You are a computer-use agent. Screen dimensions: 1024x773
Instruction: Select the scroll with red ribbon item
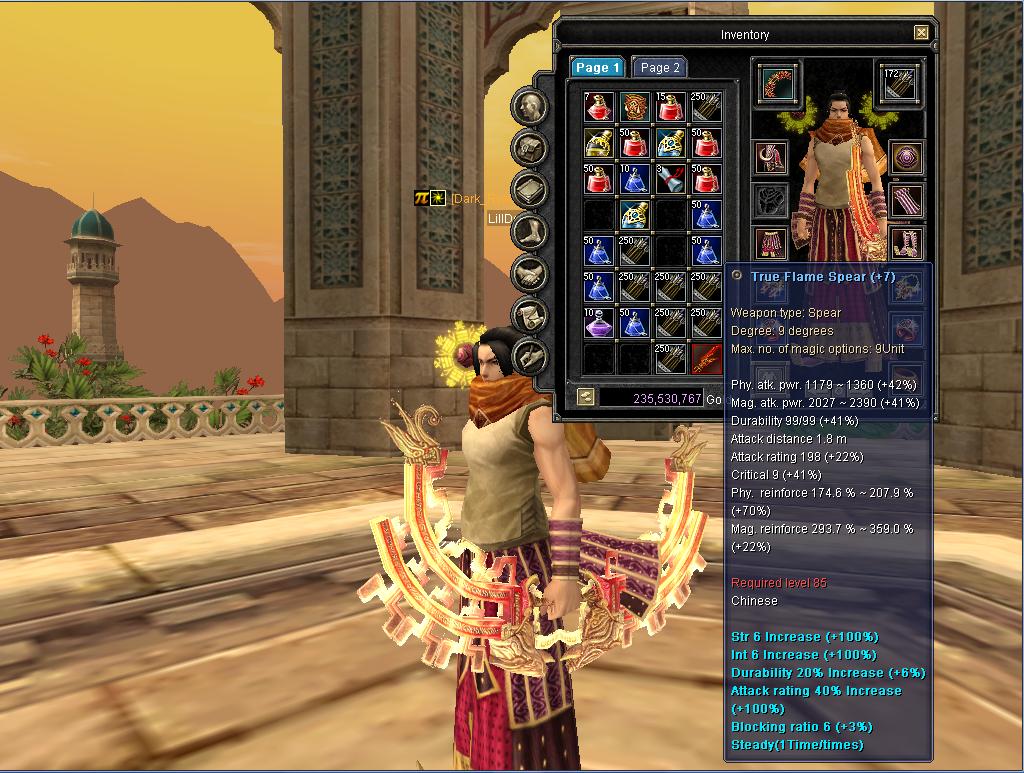pos(670,178)
